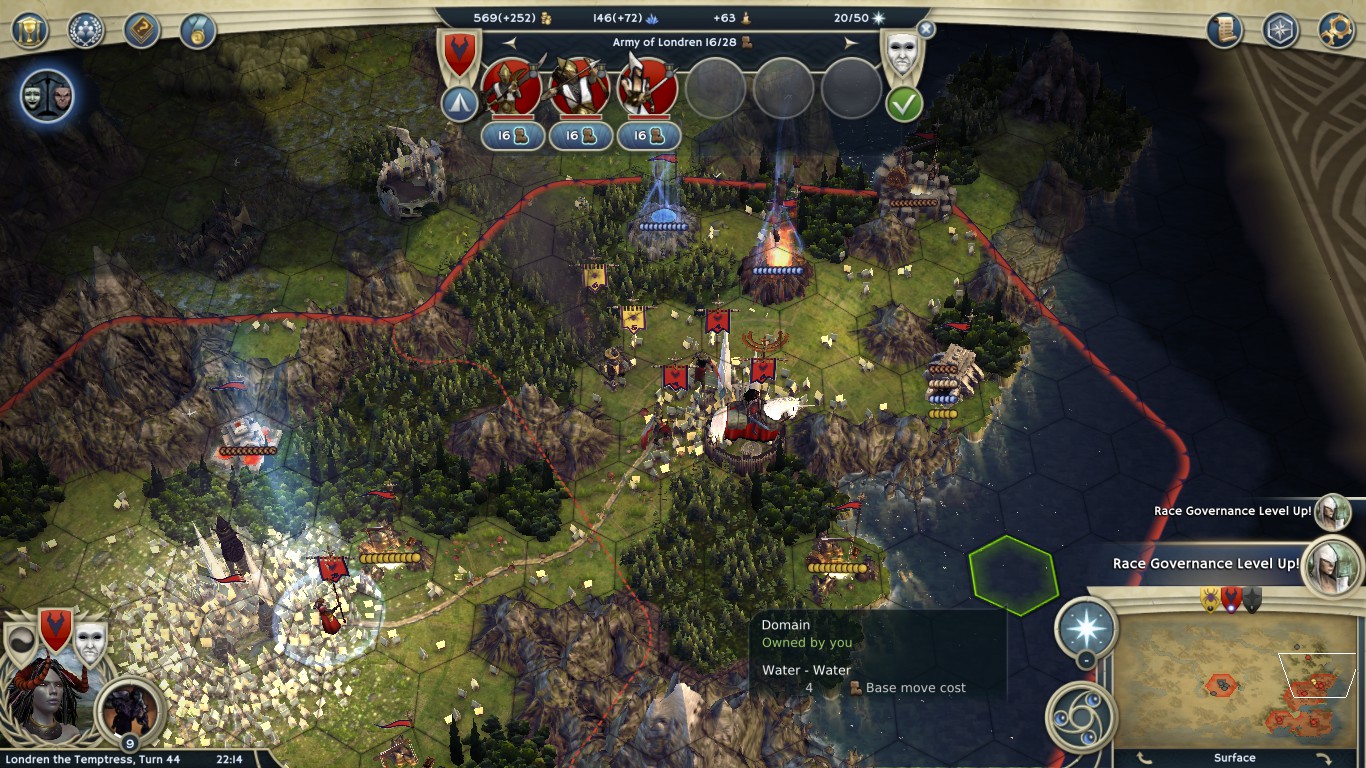
Task: Close the Army of Londren panel
Action: click(926, 30)
